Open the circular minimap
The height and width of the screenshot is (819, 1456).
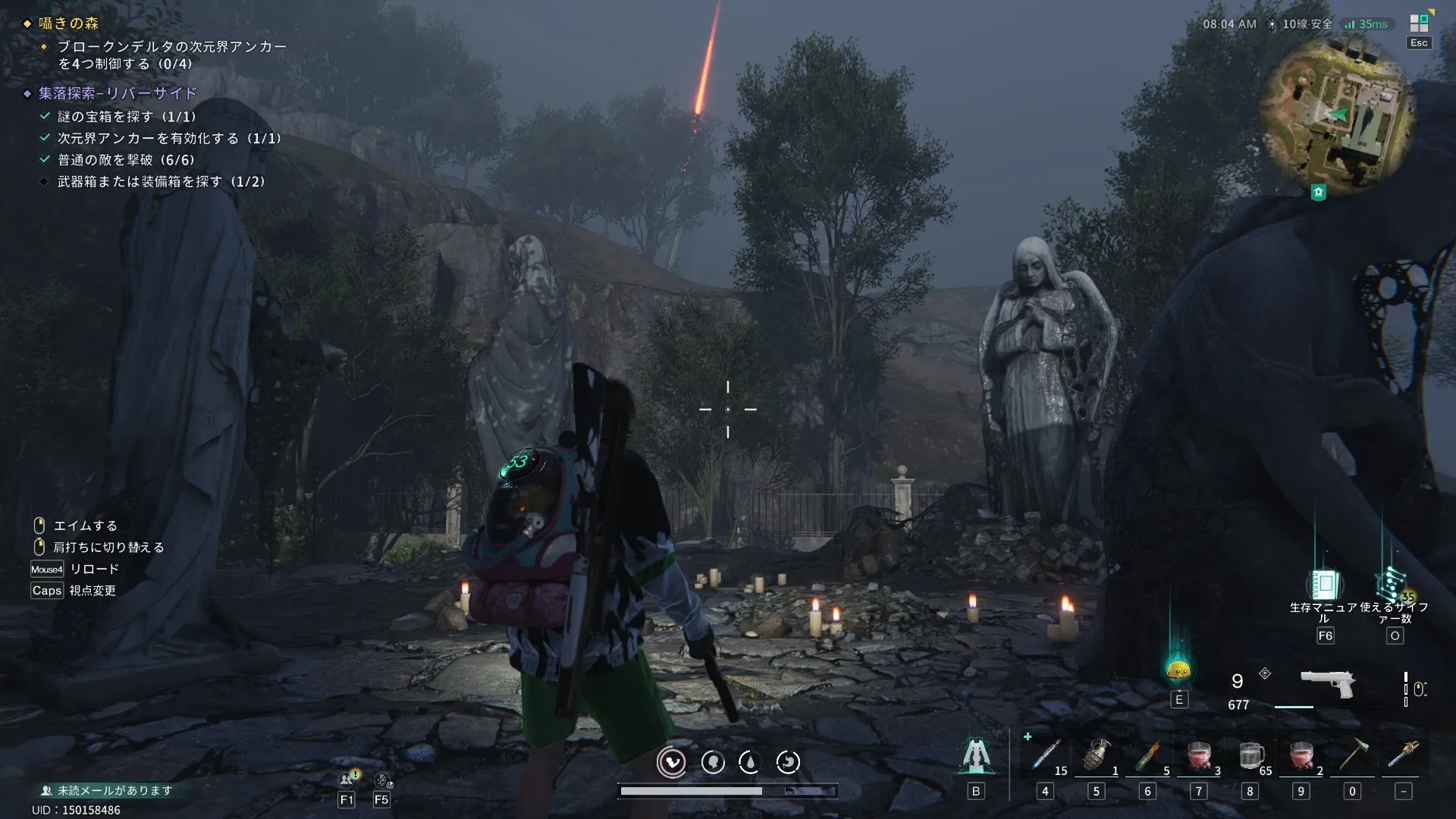point(1336,115)
